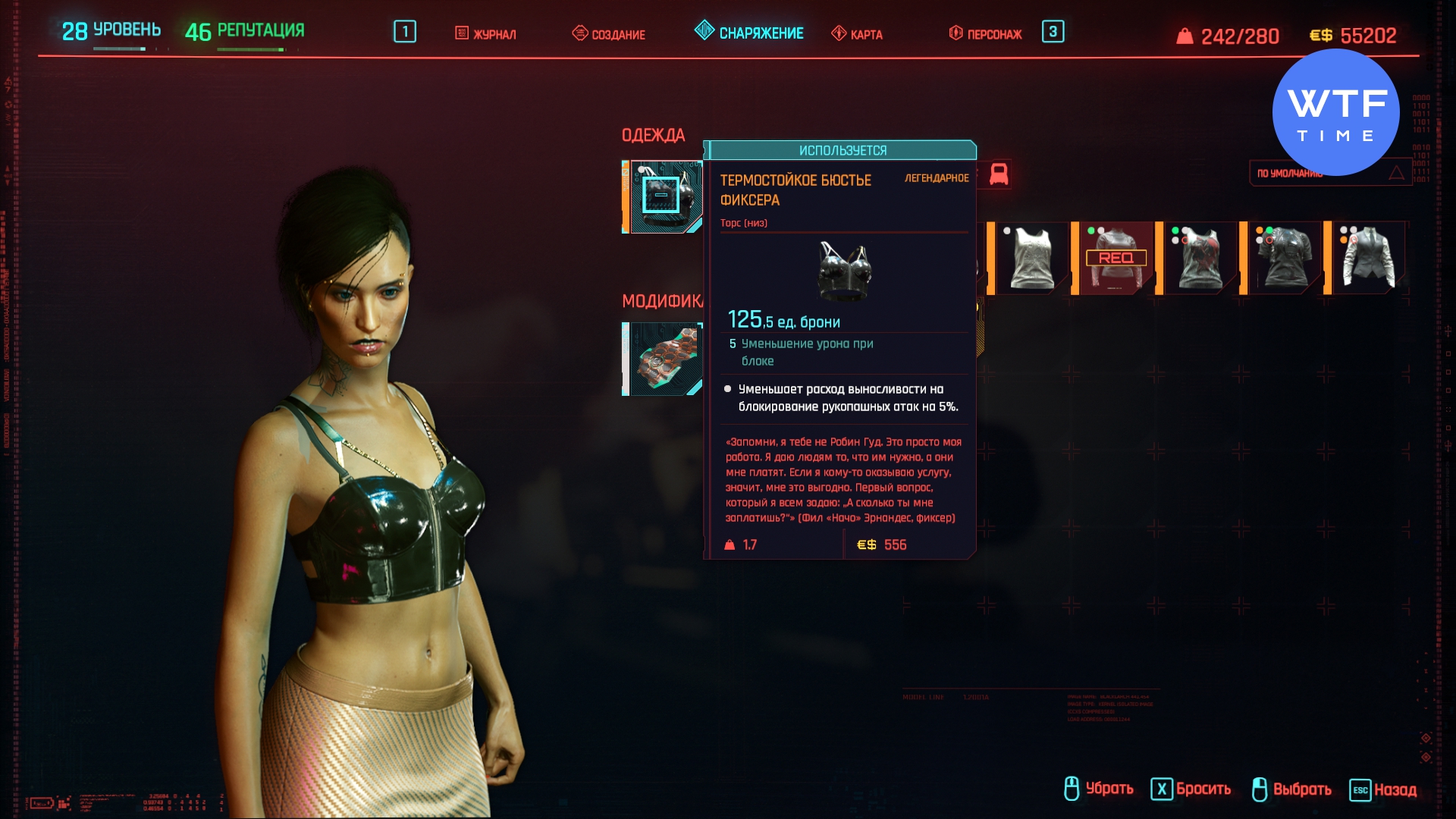Open the Карта map tab

click(x=857, y=34)
